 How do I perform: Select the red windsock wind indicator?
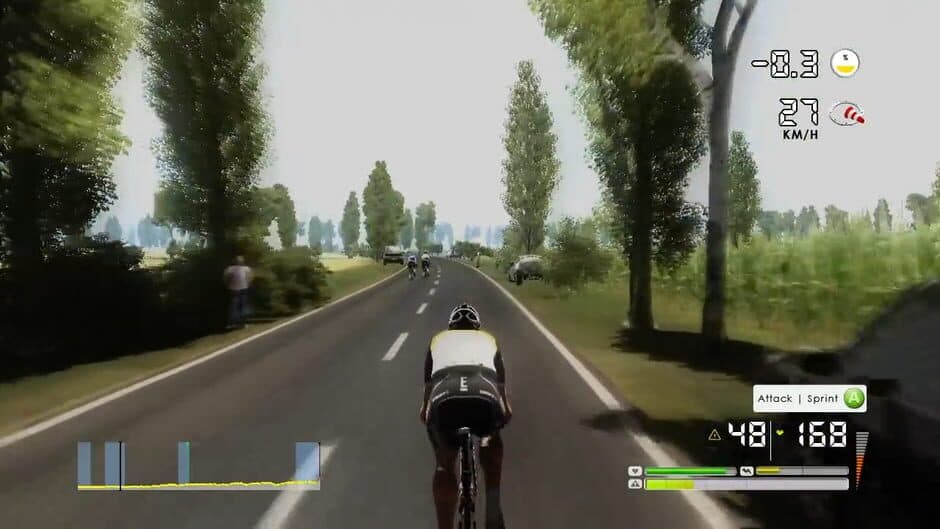point(847,113)
